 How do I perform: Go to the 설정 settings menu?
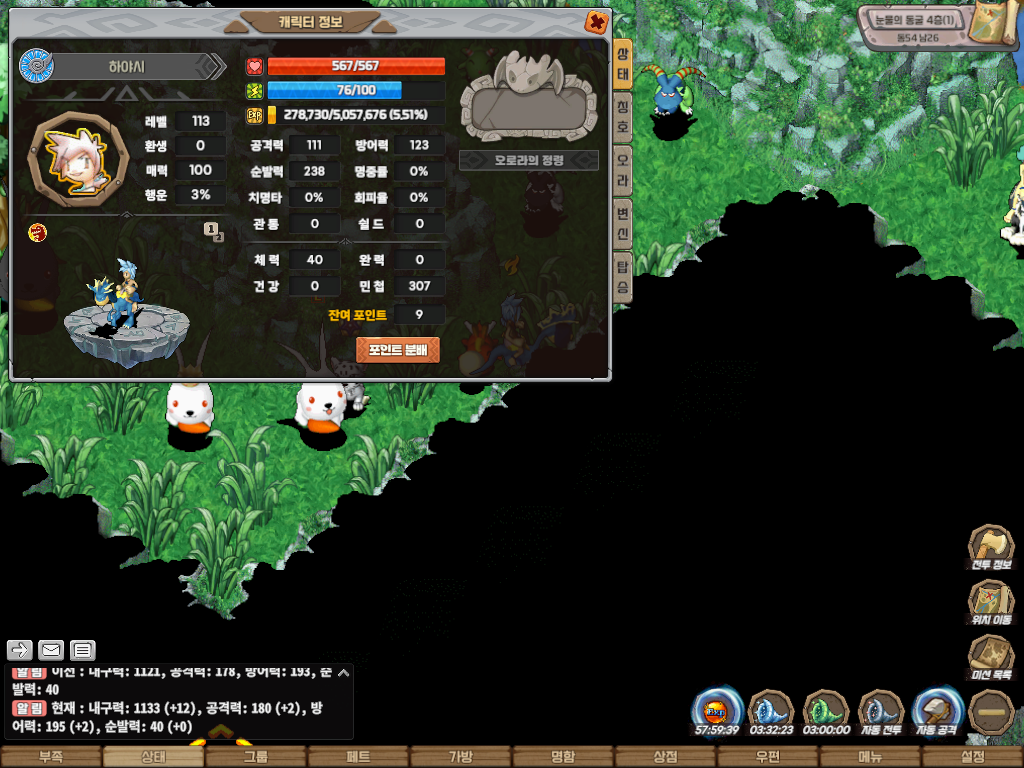click(972, 757)
